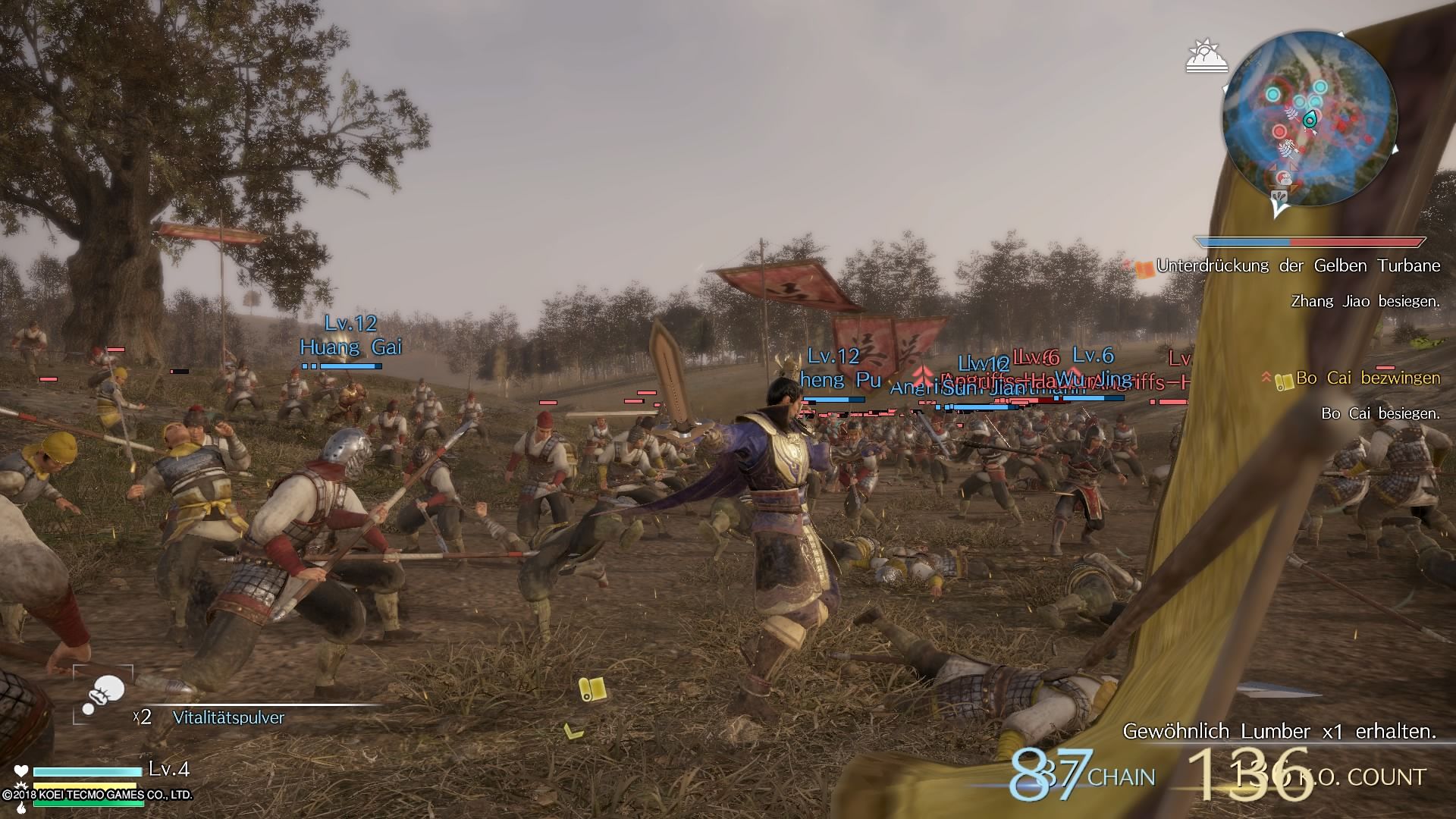
Task: Open the Unterdrückung der Gelben Turbane objective
Action: (1297, 266)
